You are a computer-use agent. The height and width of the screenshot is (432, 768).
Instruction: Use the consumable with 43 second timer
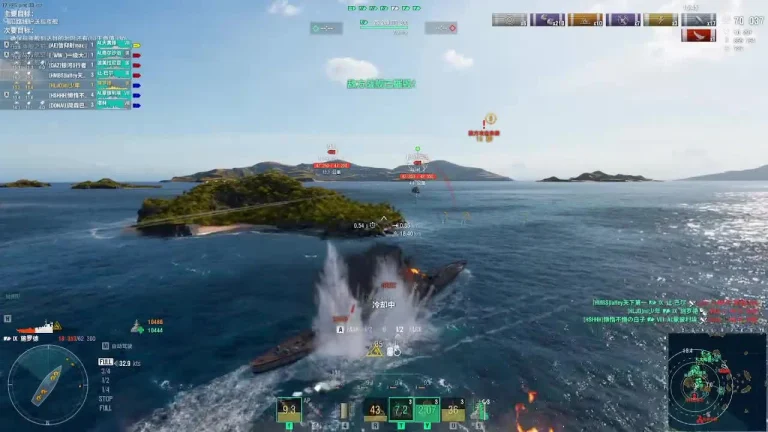tap(375, 409)
